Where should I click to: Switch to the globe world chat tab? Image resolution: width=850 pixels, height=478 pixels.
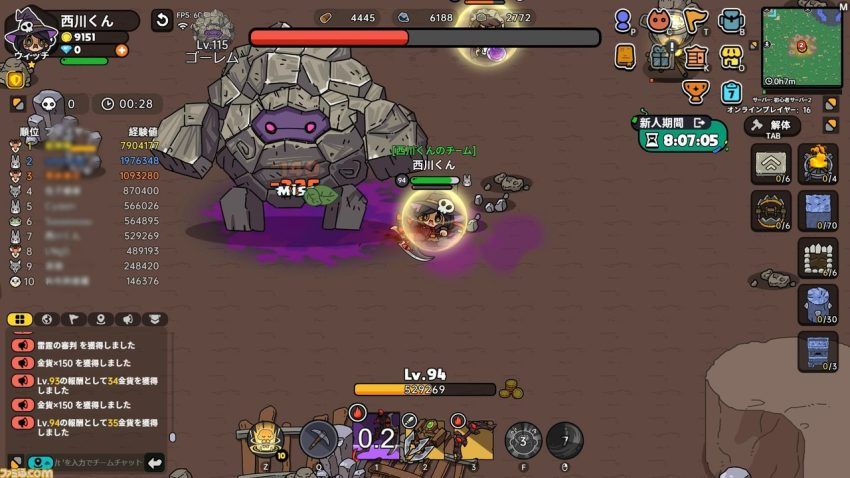[46, 320]
